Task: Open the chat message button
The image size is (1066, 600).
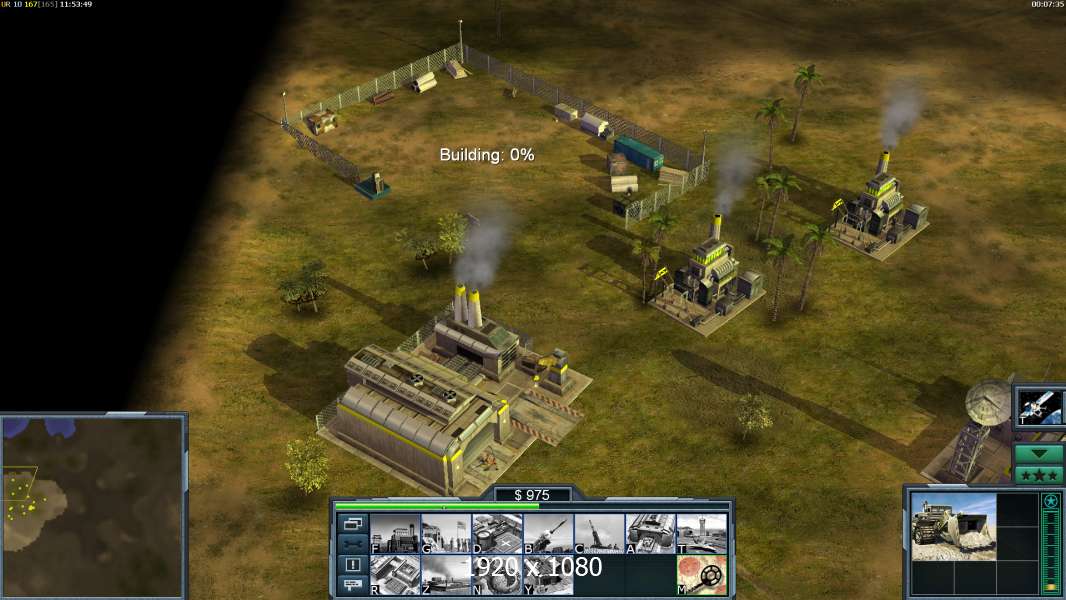Action: coord(352,586)
